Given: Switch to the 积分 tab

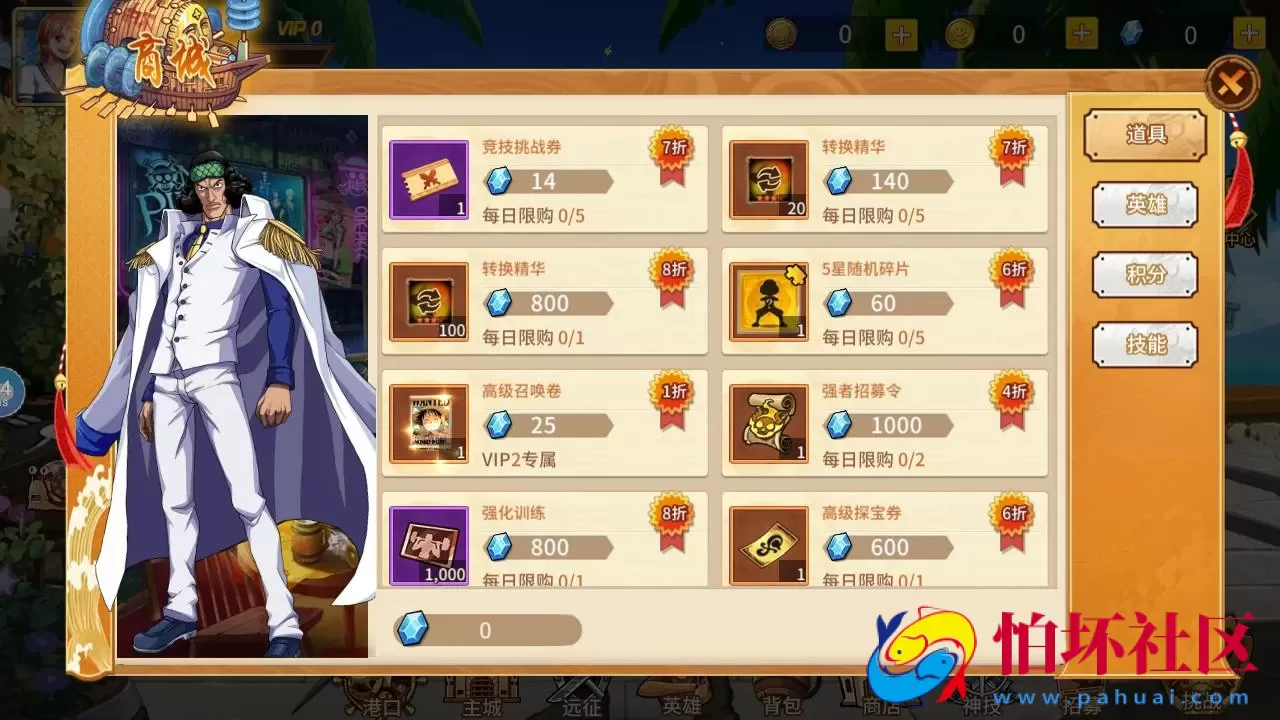Looking at the screenshot, I should click(x=1144, y=274).
